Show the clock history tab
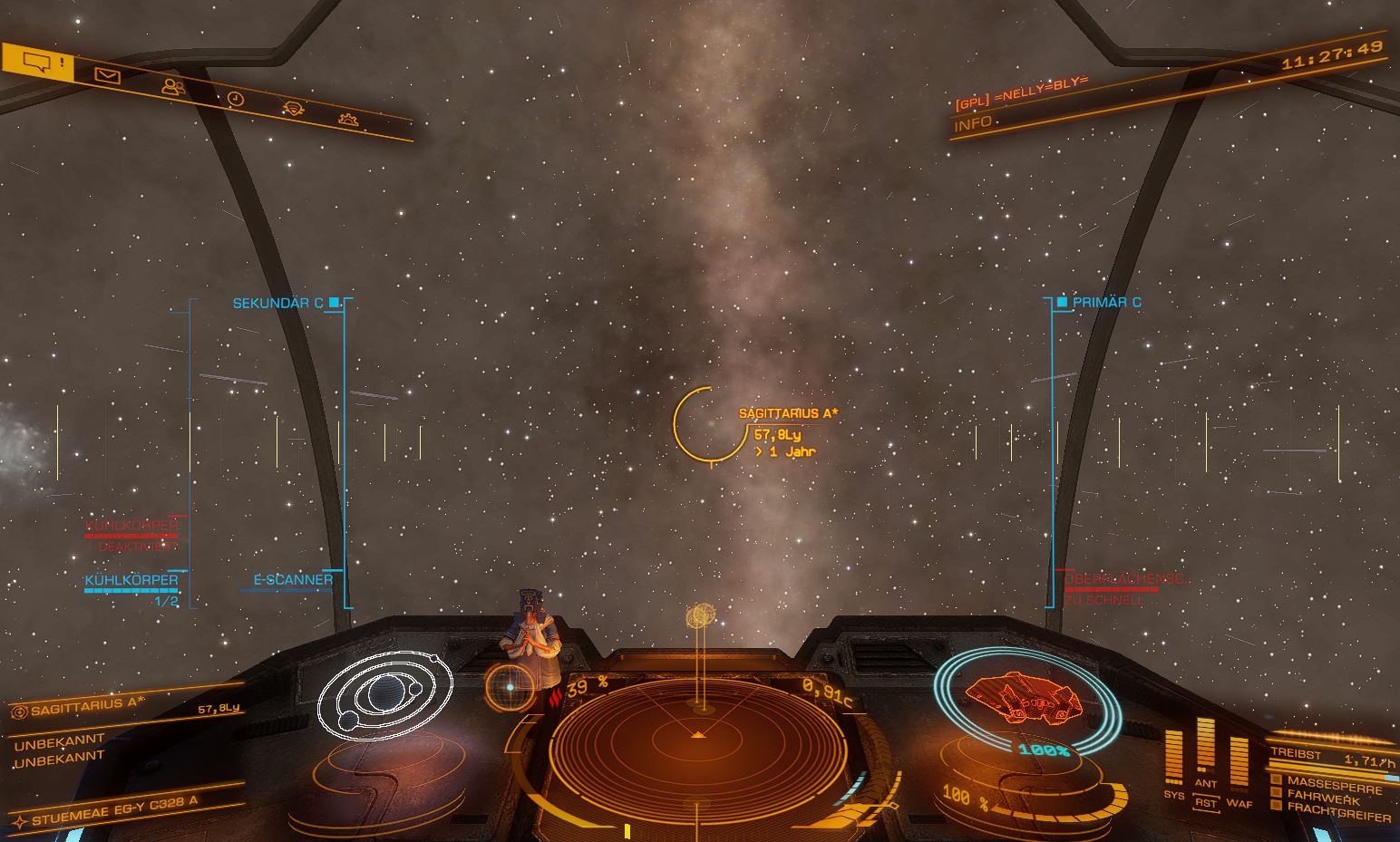The height and width of the screenshot is (842, 1400). [x=236, y=99]
